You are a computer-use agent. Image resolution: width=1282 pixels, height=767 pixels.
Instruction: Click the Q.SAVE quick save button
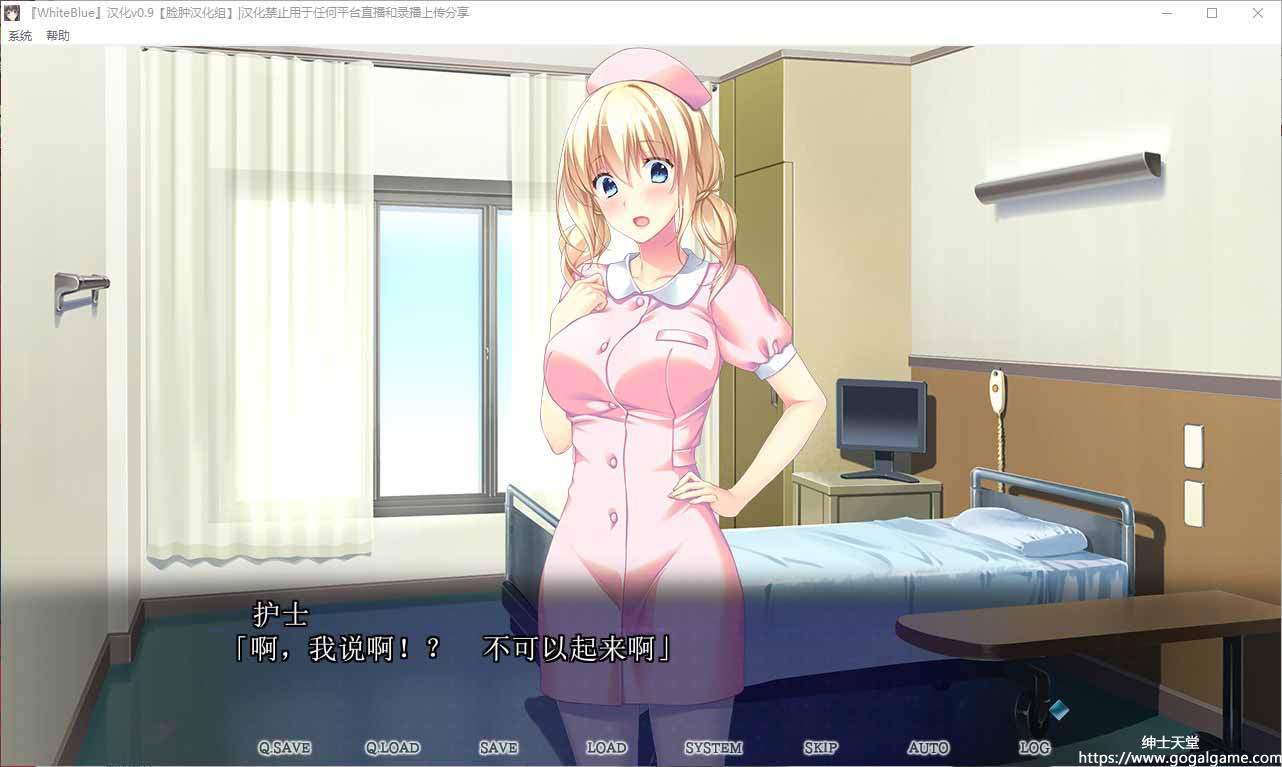click(284, 748)
